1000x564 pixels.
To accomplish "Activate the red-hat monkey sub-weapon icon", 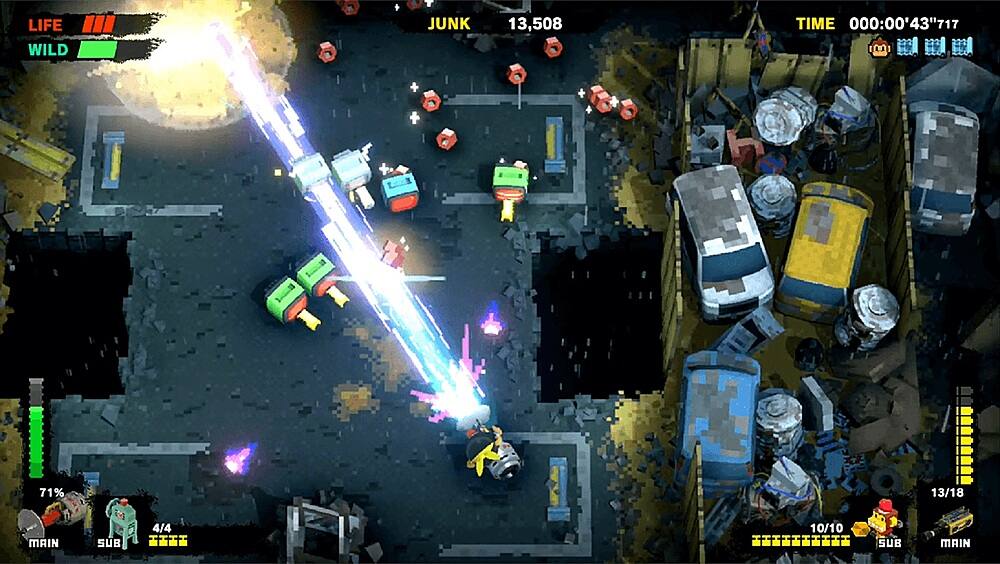I will coord(884,518).
